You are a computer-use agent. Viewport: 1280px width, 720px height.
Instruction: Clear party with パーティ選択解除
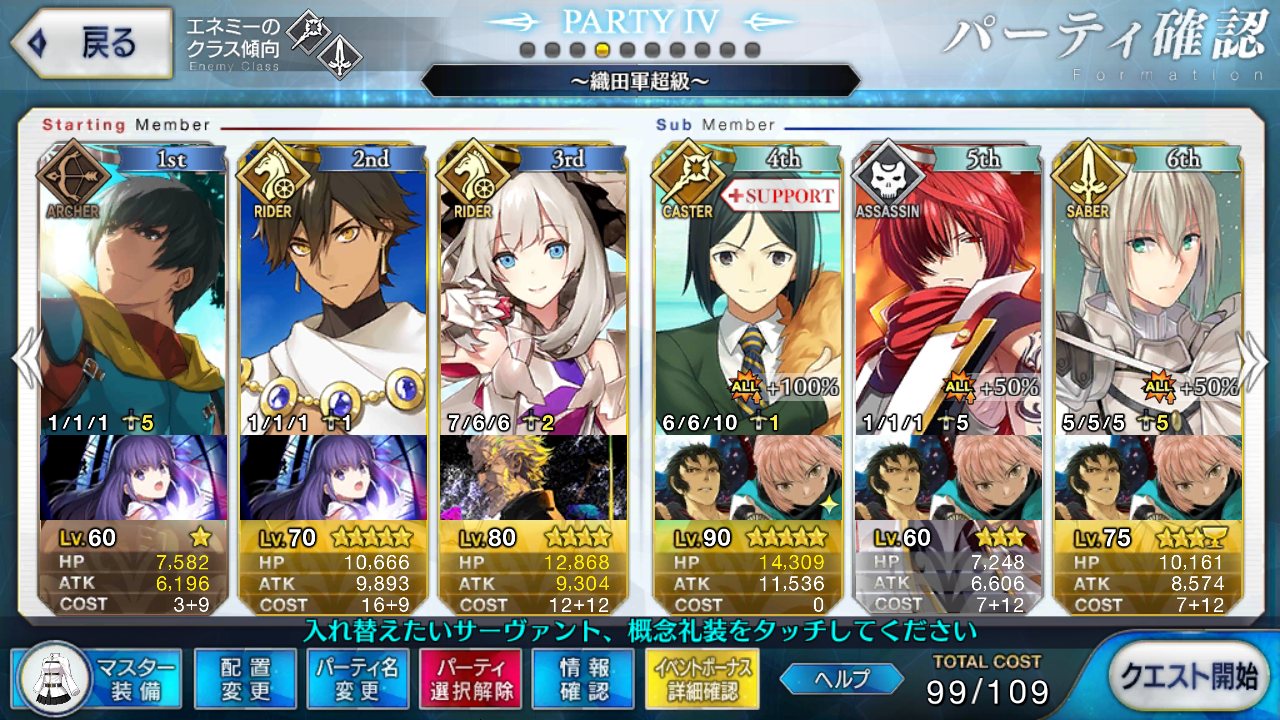tap(470, 678)
